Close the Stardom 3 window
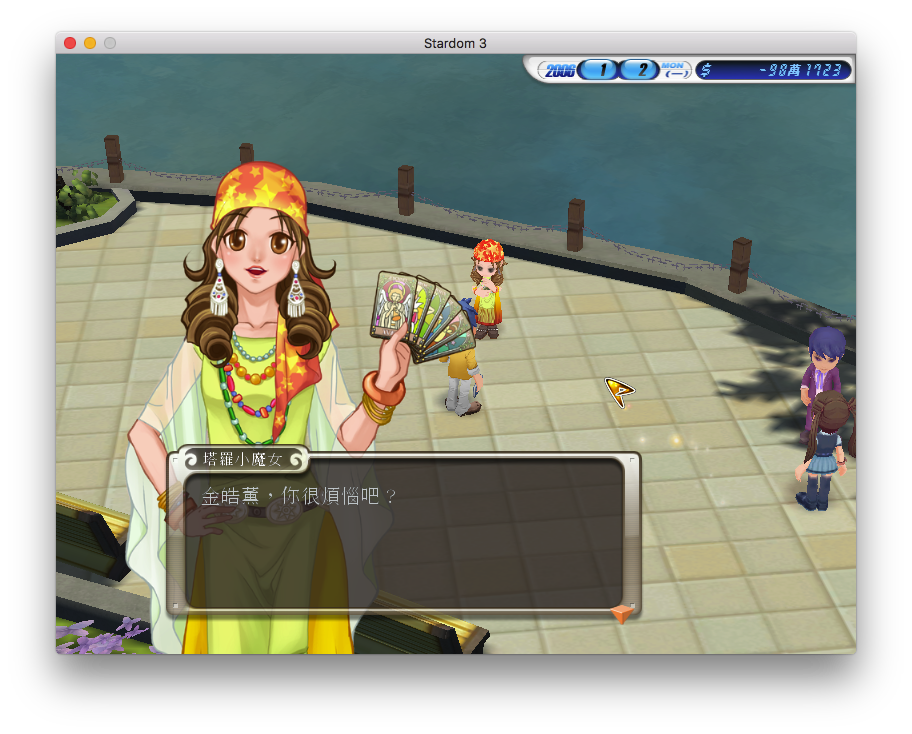Screen dimensions: 912x734 point(70,43)
